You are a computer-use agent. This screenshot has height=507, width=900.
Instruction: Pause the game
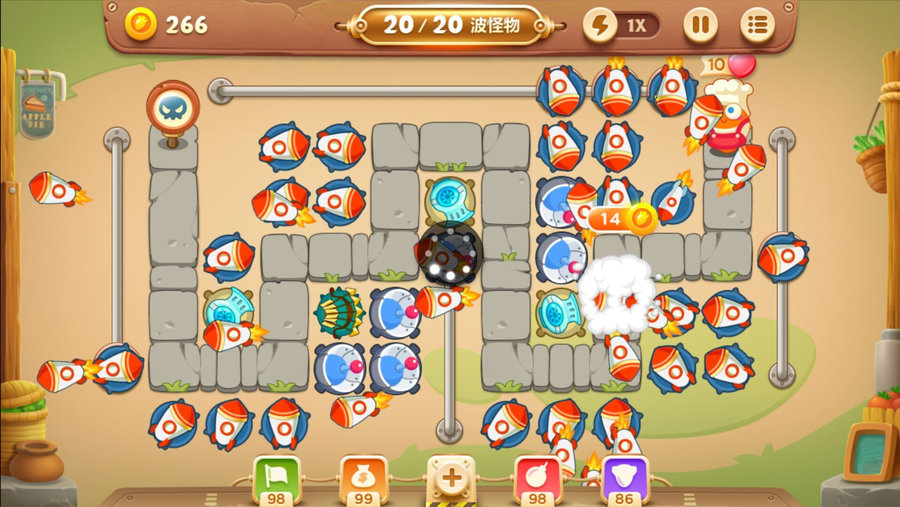700,25
